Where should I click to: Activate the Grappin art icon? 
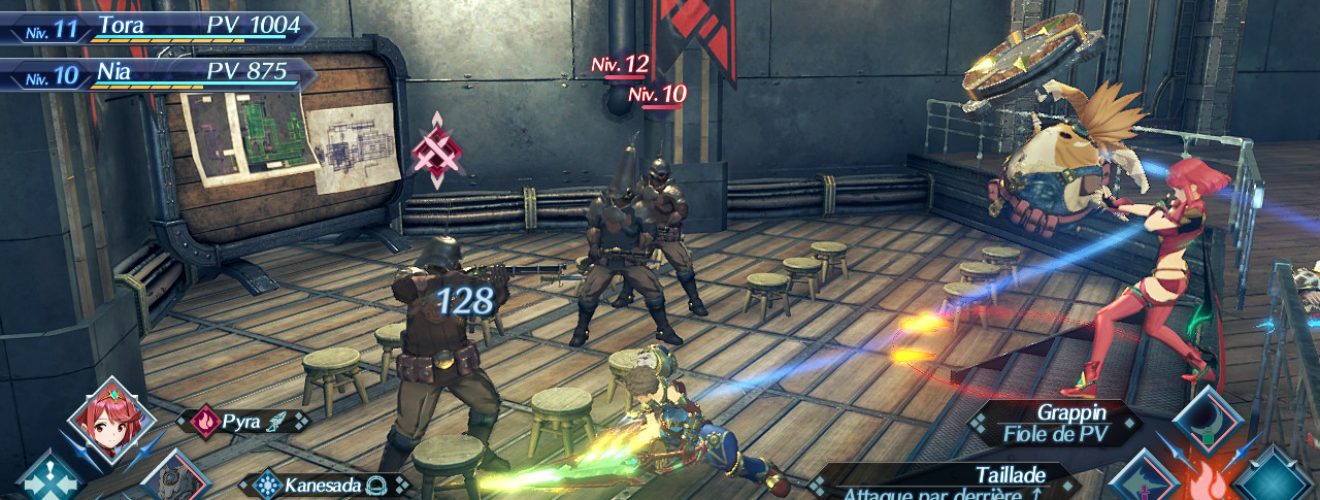[x=1207, y=421]
